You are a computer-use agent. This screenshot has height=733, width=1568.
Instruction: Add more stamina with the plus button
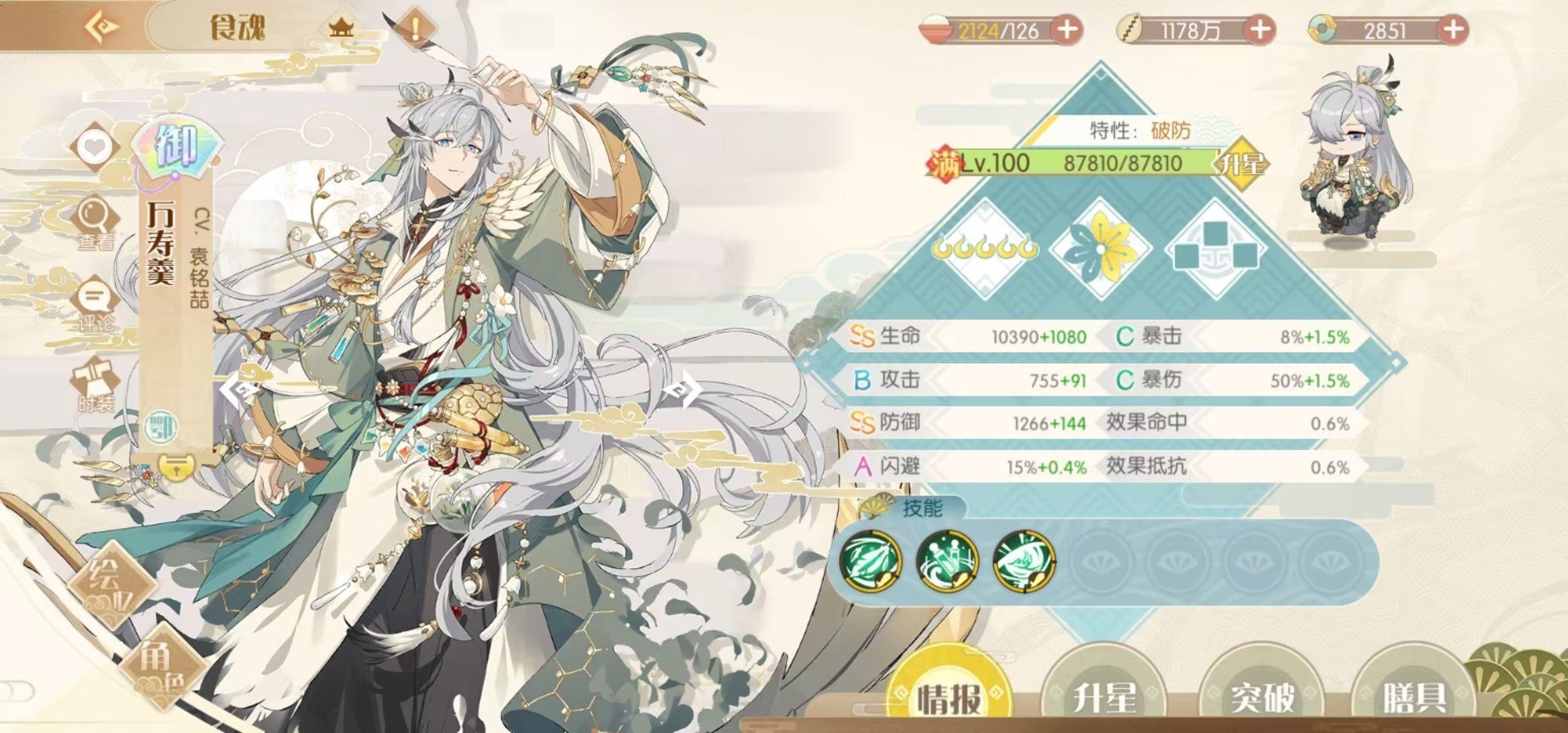(x=1066, y=30)
